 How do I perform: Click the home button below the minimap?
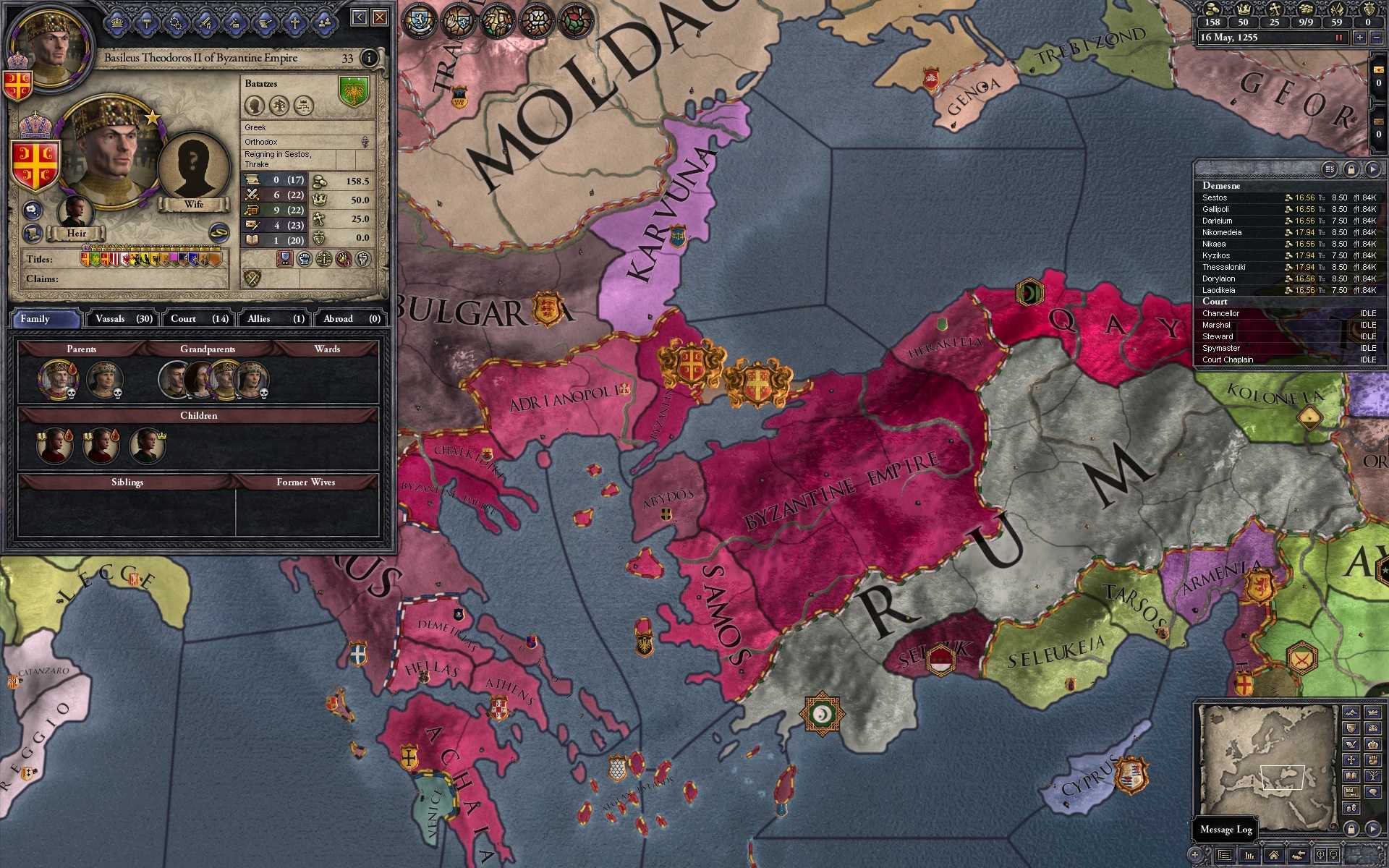(x=1273, y=856)
